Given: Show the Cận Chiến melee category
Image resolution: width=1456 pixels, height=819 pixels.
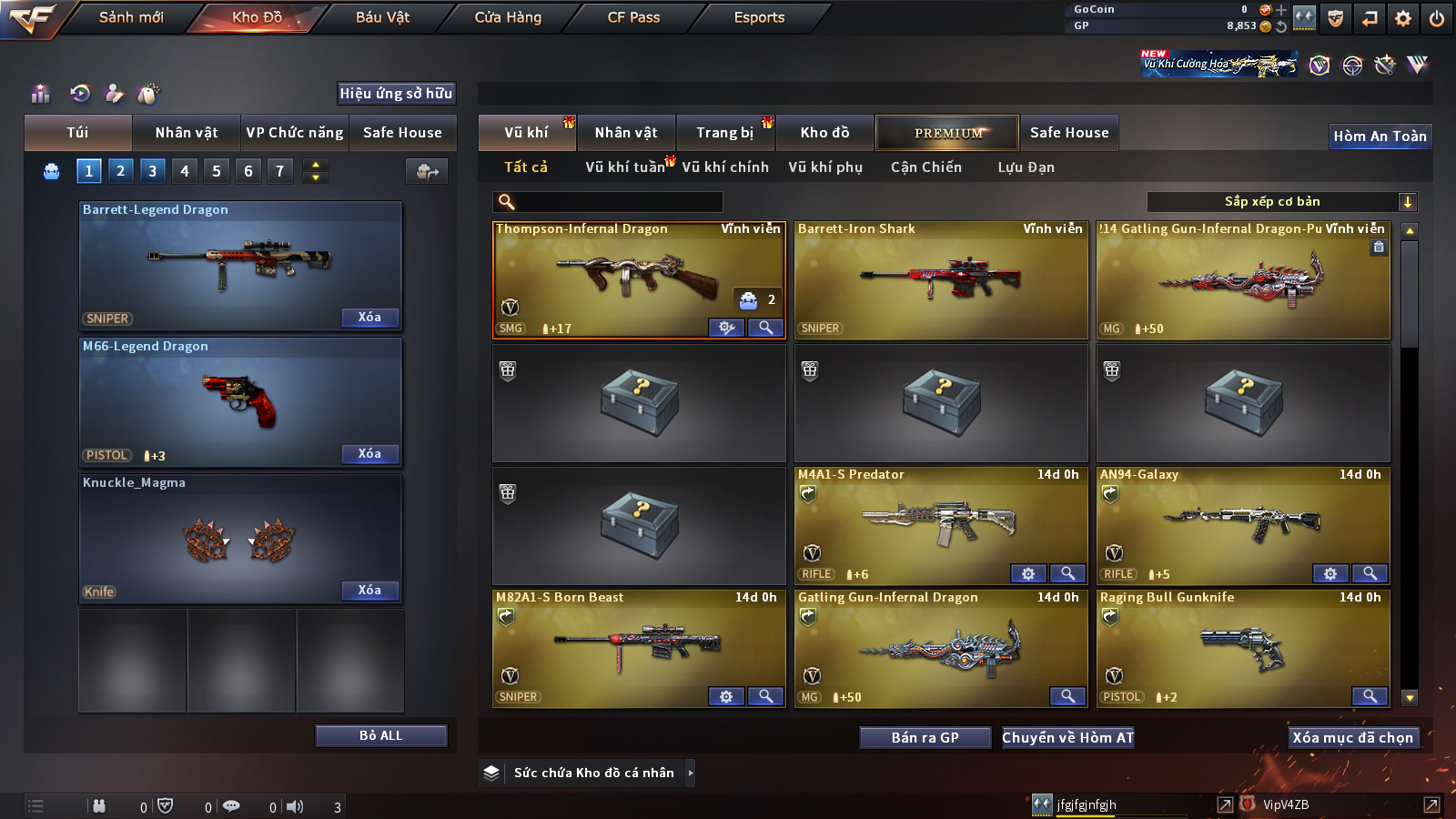Looking at the screenshot, I should pyautogui.click(x=925, y=167).
